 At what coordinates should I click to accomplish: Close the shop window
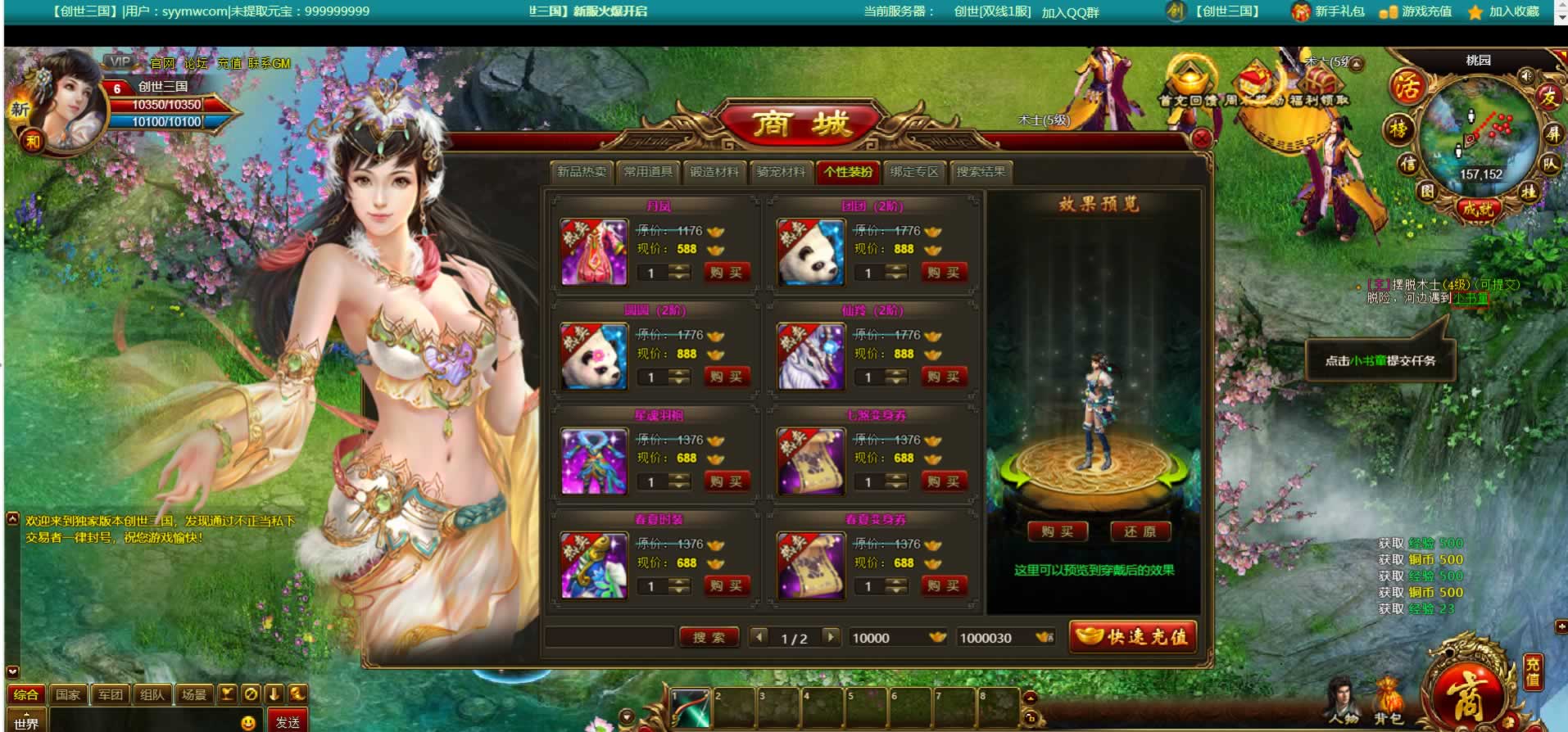pyautogui.click(x=1201, y=138)
